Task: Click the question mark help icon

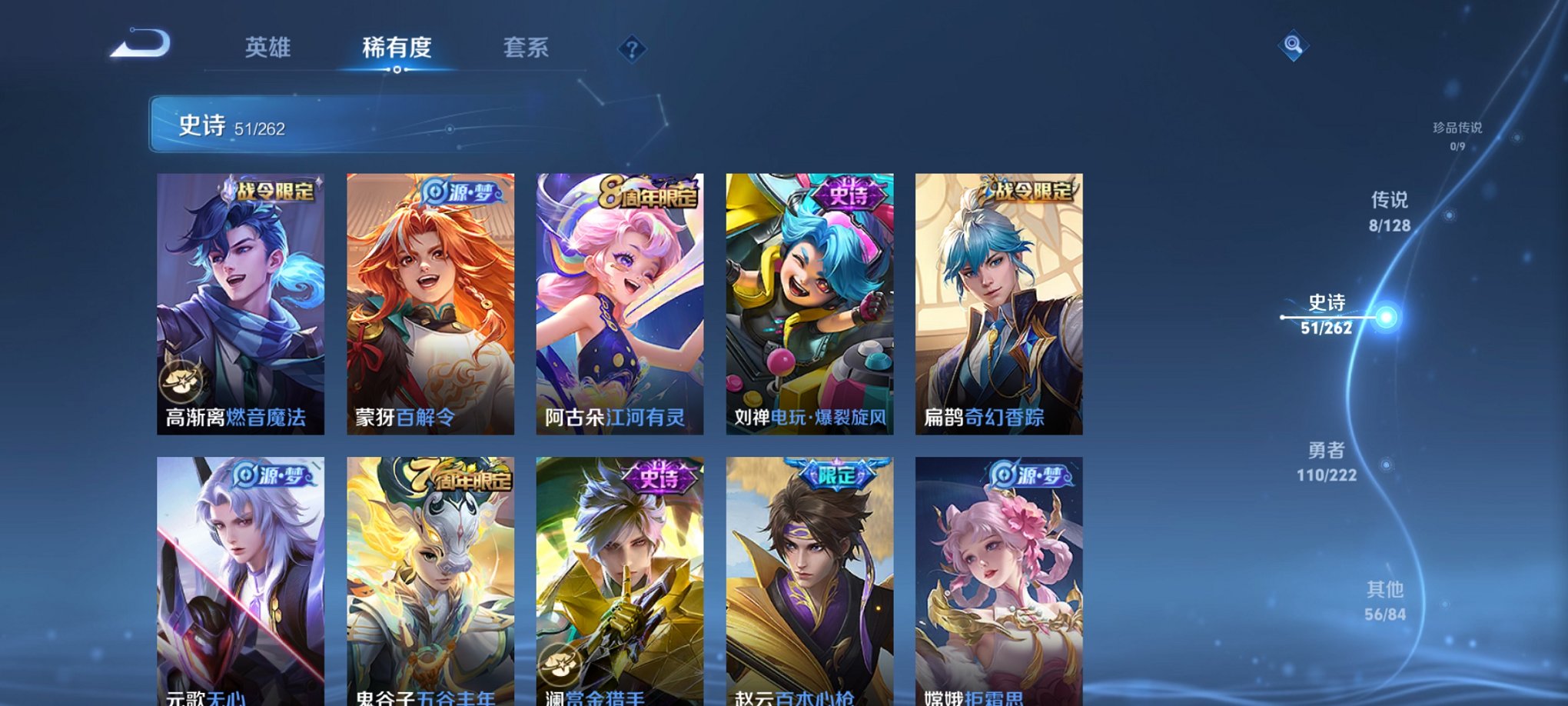Action: coord(633,49)
